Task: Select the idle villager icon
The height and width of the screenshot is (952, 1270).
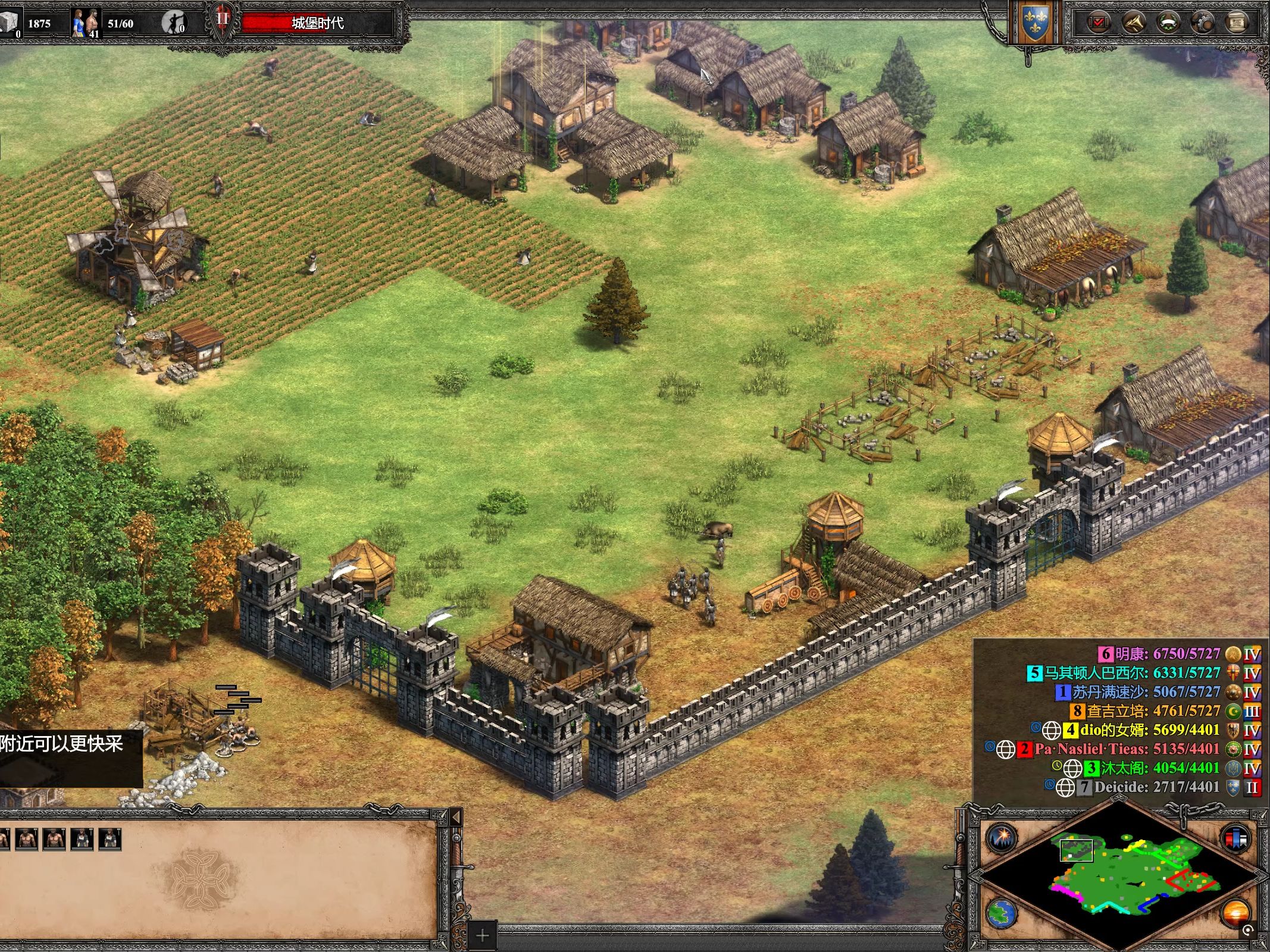Action: (x=173, y=23)
